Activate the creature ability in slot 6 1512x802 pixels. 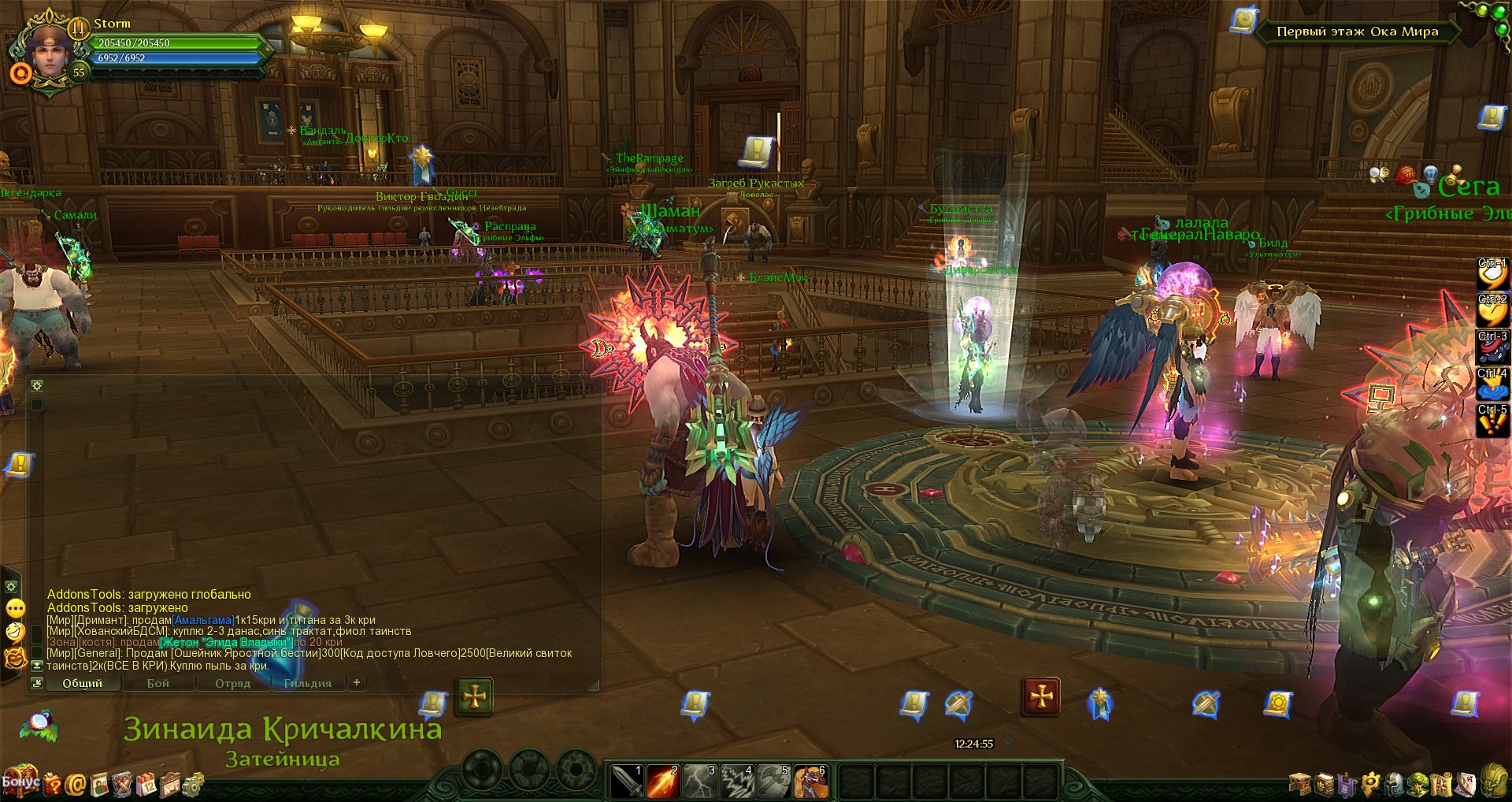pos(810,782)
